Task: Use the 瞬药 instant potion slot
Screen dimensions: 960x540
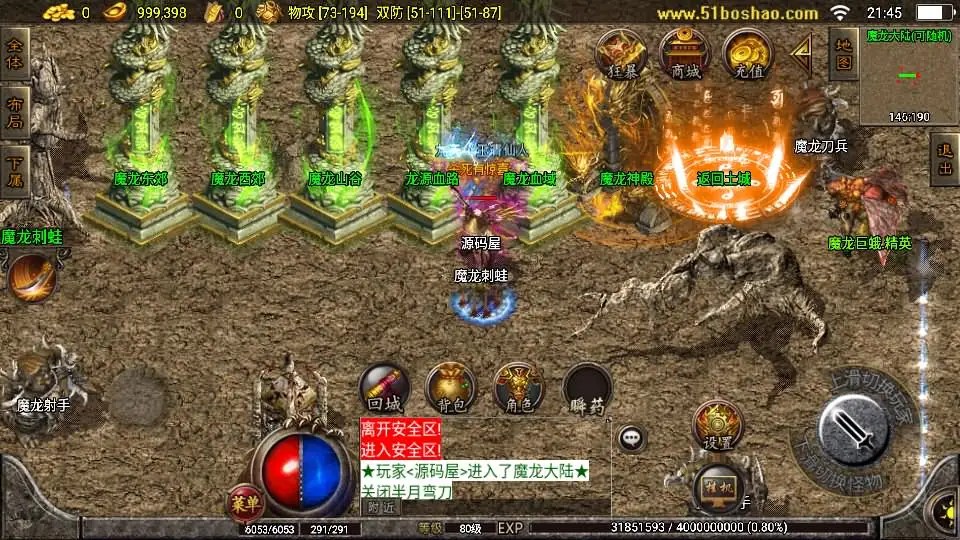Action: click(587, 388)
